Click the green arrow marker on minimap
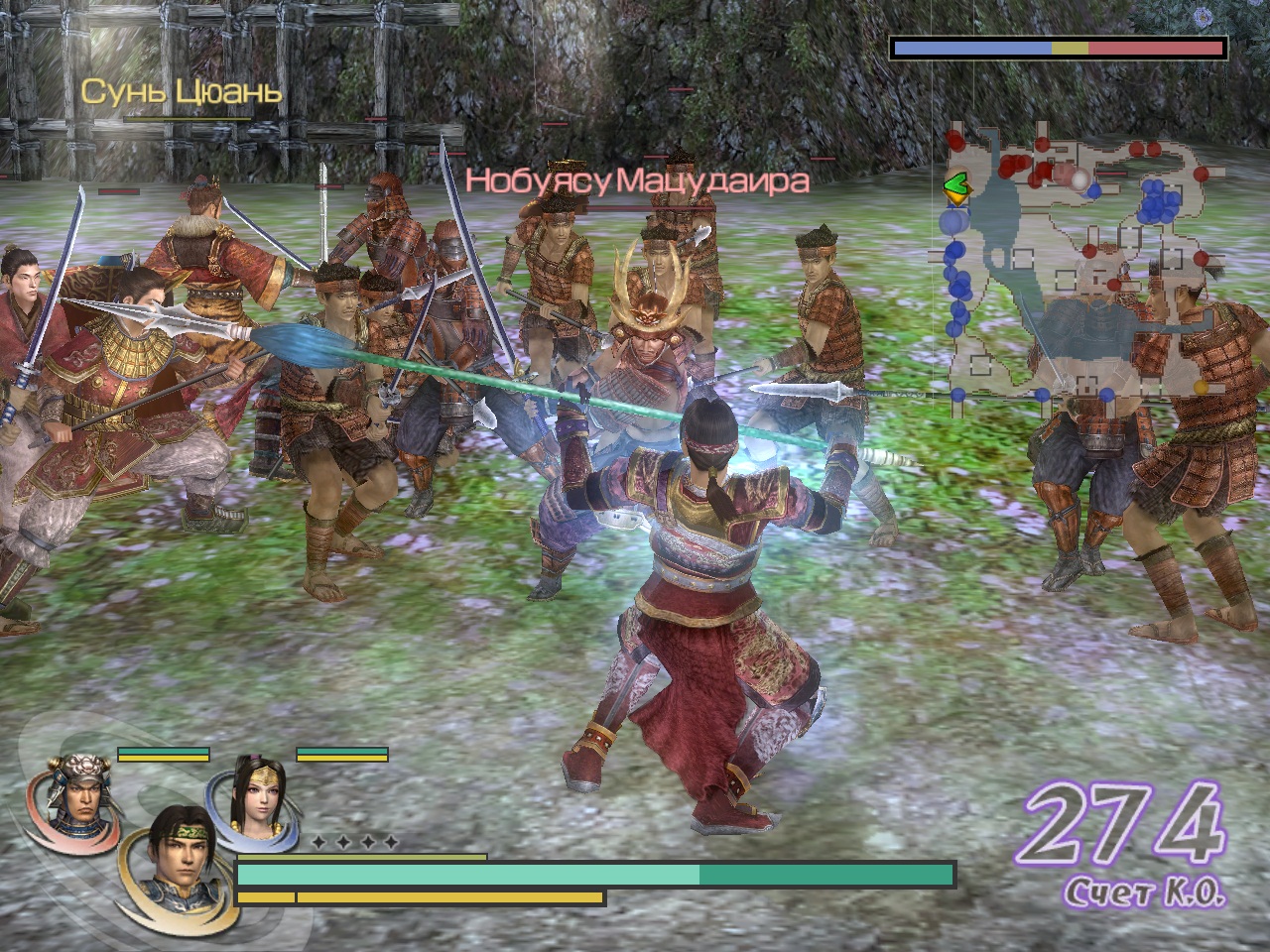This screenshot has height=952, width=1270. point(954,184)
